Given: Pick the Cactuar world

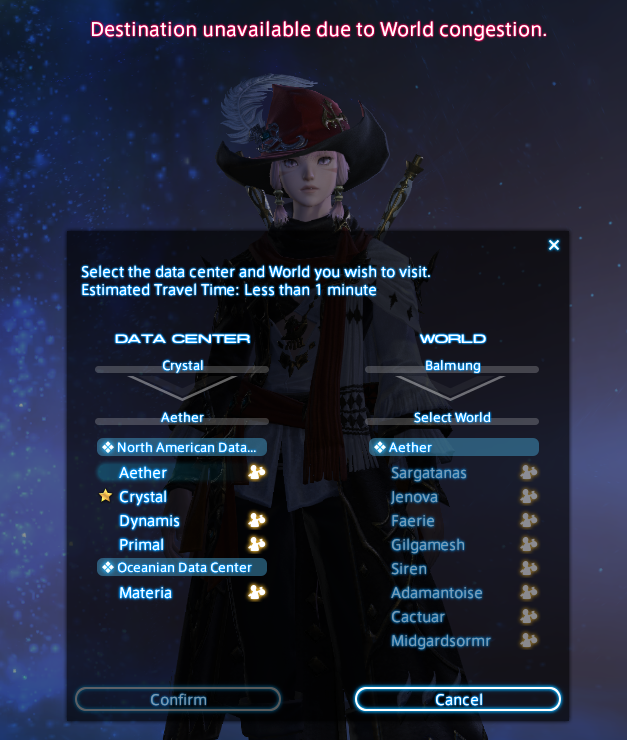Looking at the screenshot, I should point(418,616).
